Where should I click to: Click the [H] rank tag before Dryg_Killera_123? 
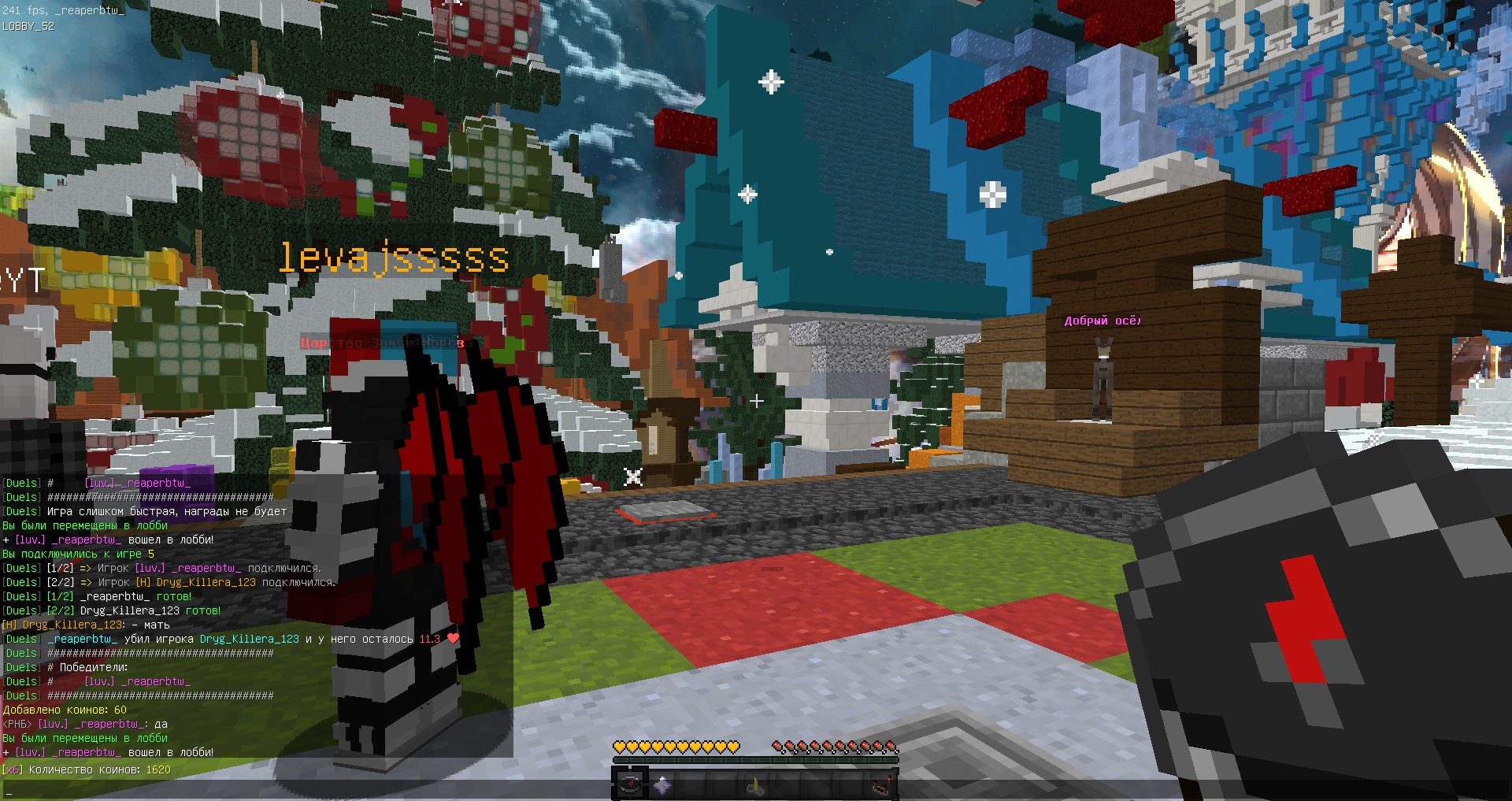[x=9, y=625]
